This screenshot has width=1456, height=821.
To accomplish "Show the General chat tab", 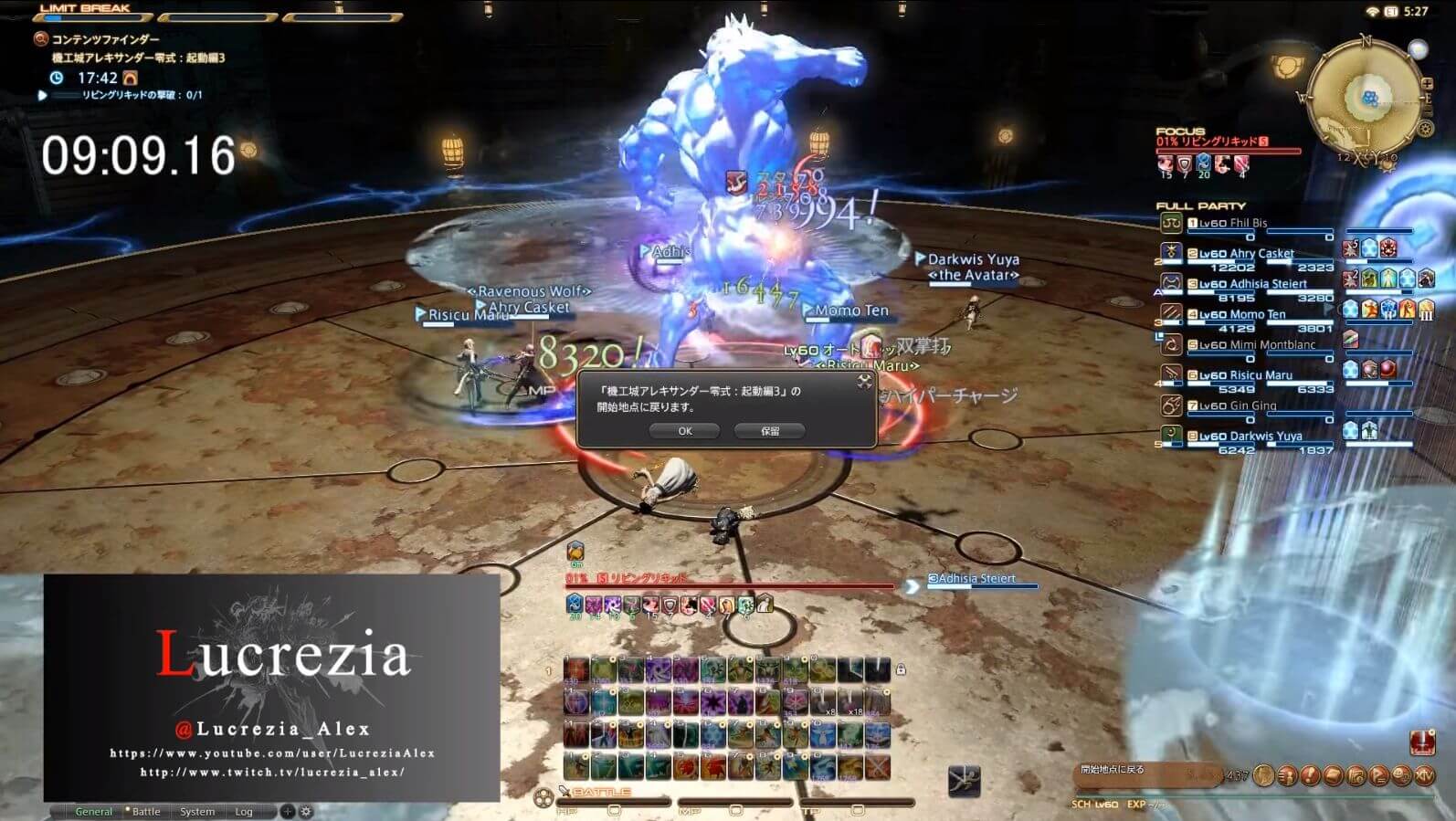I will (x=93, y=811).
